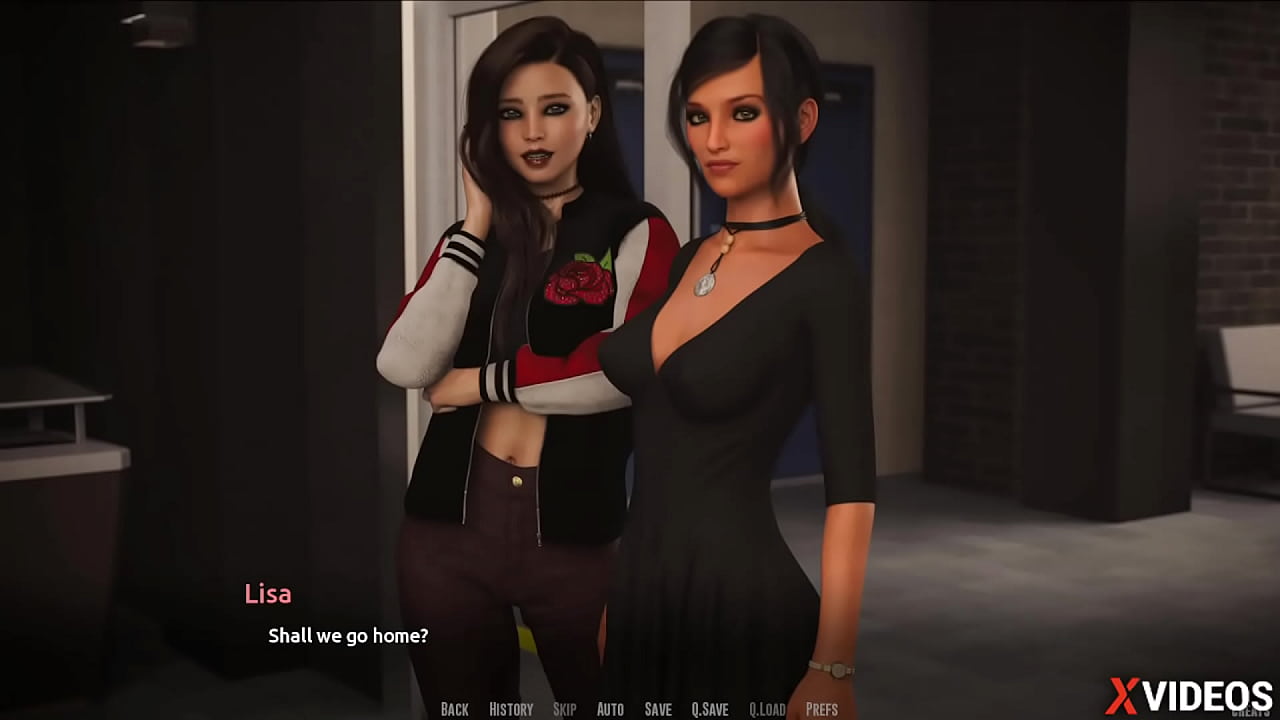Open the dialogue History log
This screenshot has width=1280, height=720.
[511, 709]
